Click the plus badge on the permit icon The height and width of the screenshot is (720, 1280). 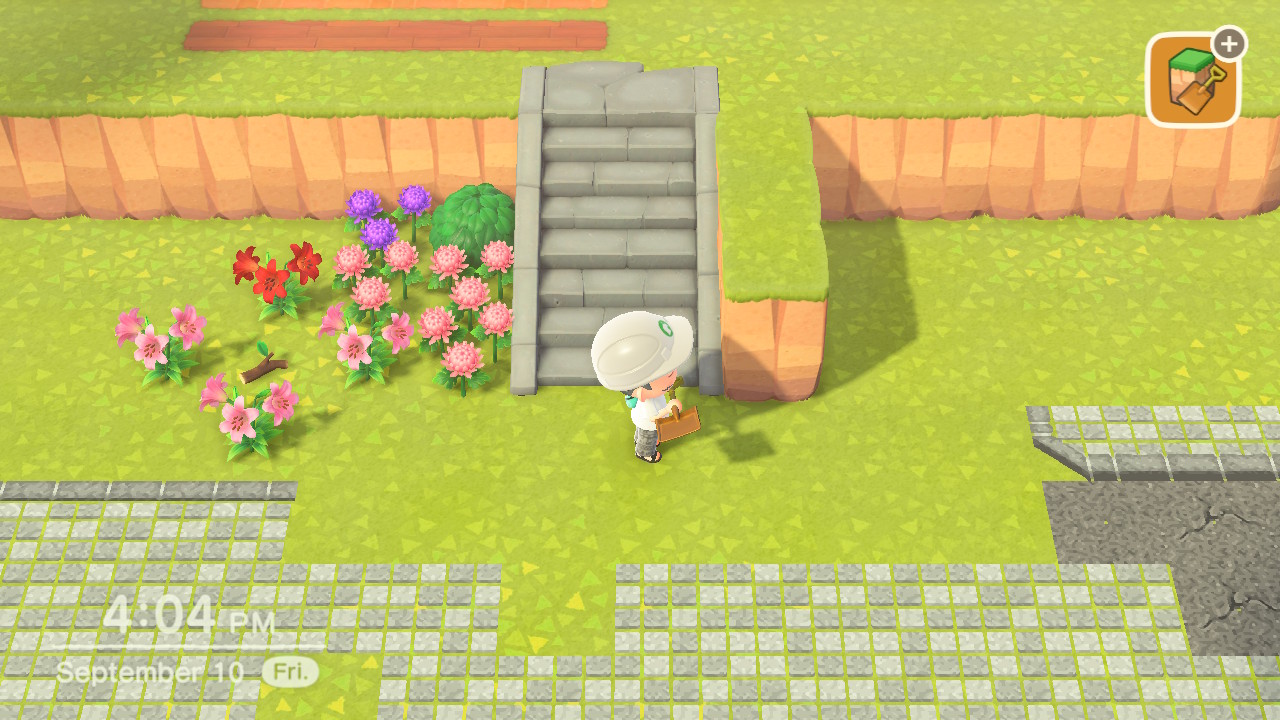point(1228,42)
